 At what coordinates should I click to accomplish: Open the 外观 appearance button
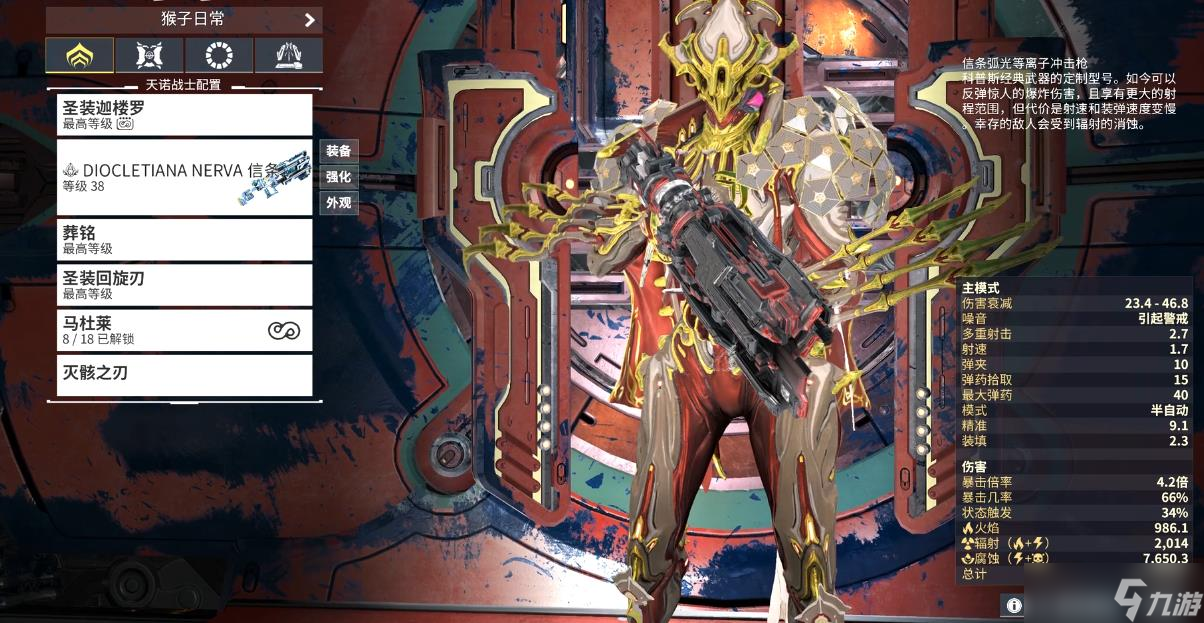pyautogui.click(x=338, y=203)
